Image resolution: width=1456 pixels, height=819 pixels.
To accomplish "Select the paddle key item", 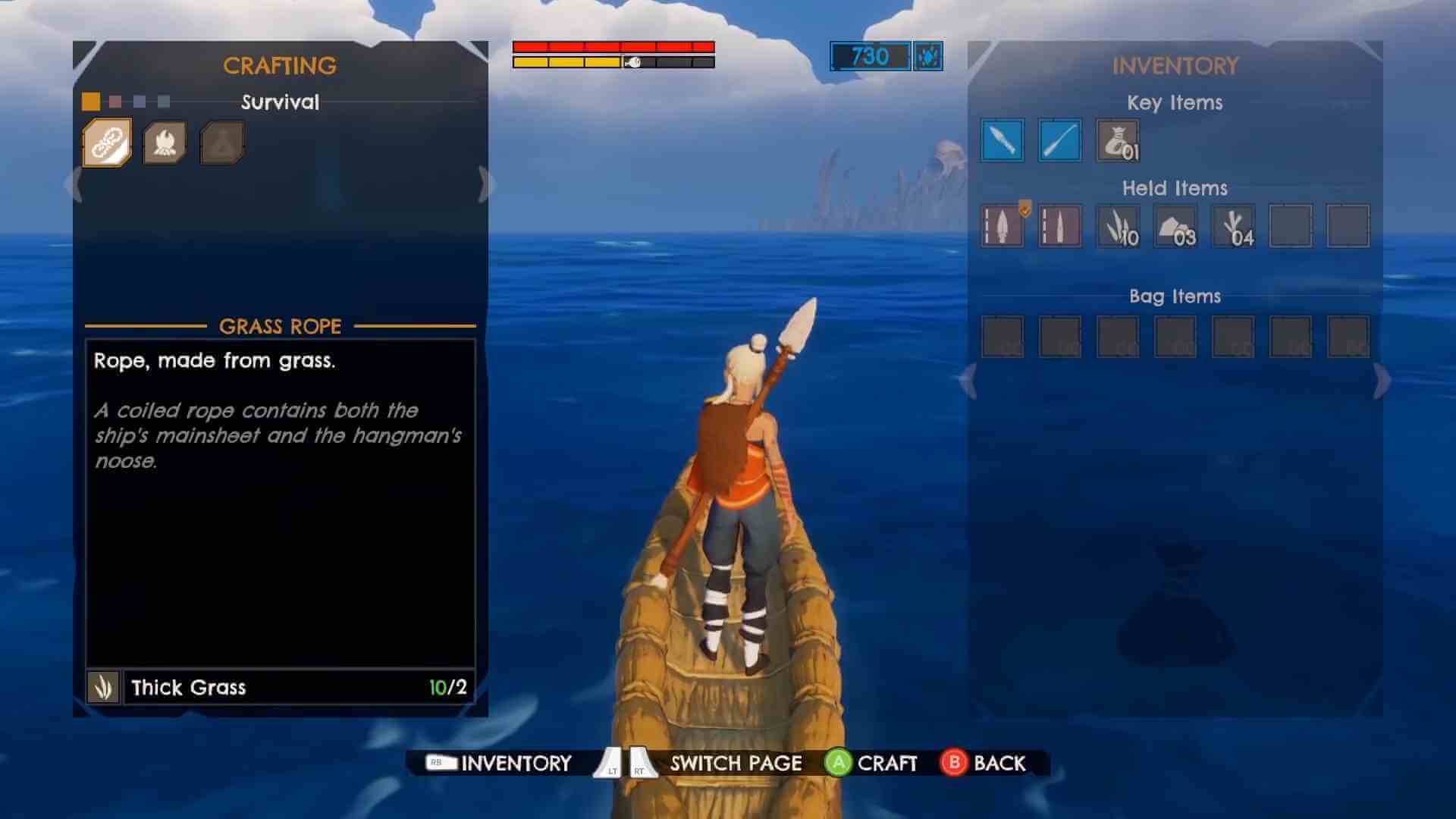I will click(1061, 140).
